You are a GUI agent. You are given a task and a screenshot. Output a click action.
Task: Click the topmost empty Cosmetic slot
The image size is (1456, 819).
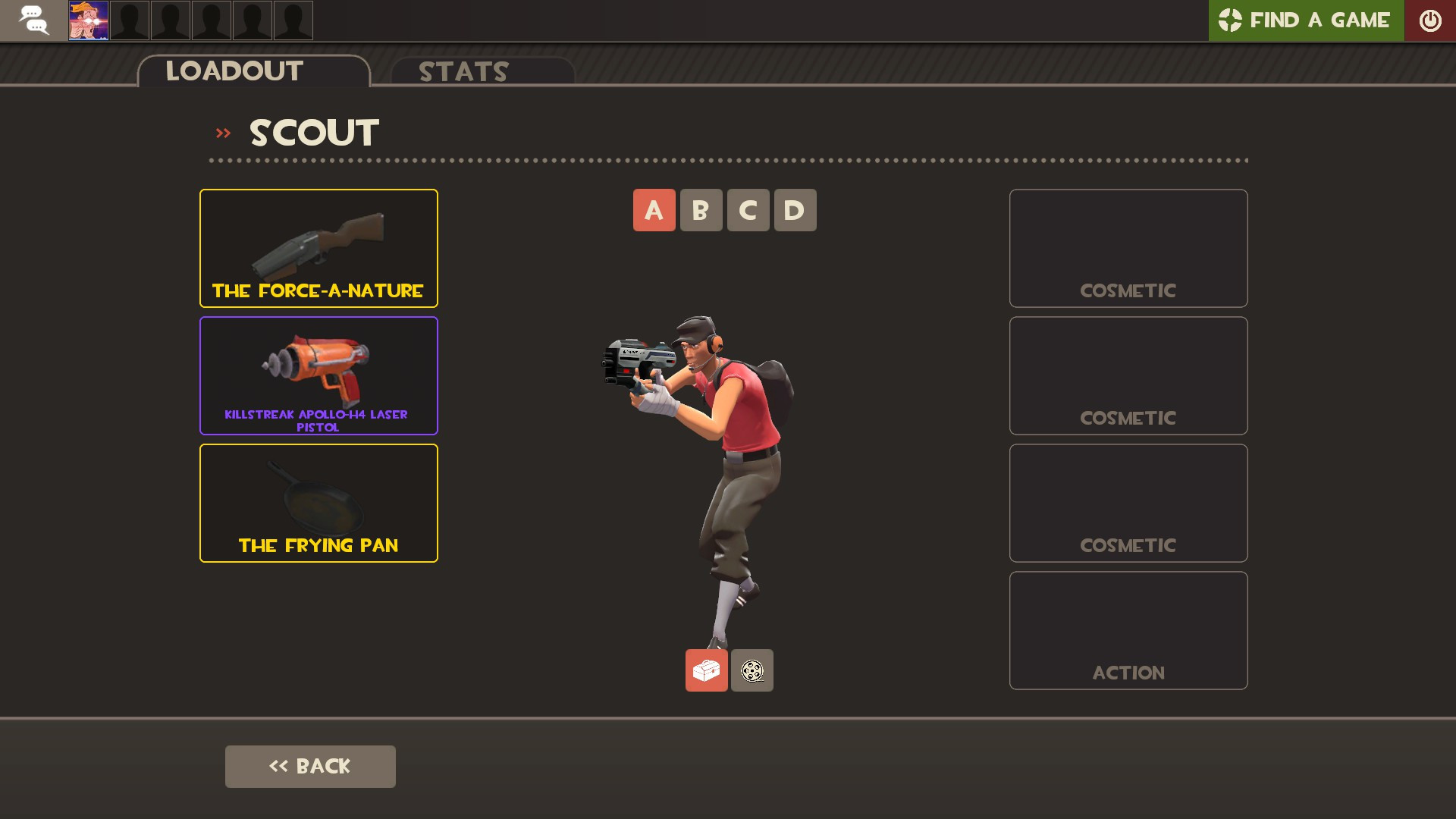click(x=1128, y=247)
